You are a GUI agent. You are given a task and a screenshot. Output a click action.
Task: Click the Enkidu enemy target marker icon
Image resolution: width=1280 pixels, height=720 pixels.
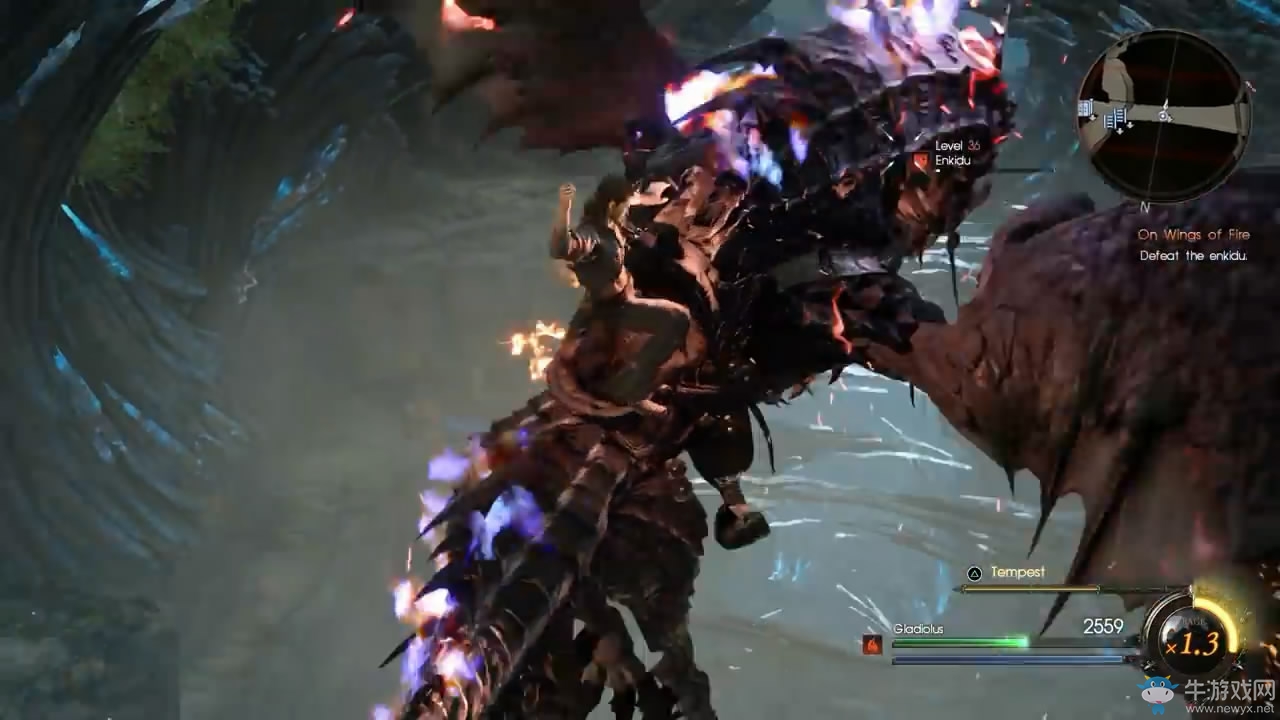click(919, 160)
